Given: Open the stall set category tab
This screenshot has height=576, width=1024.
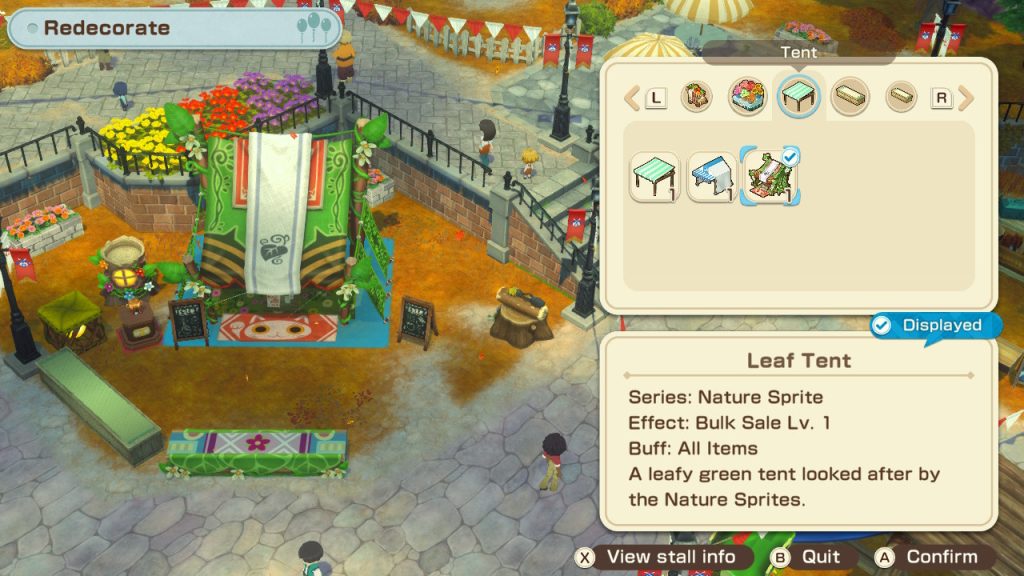Looking at the screenshot, I should tap(697, 97).
